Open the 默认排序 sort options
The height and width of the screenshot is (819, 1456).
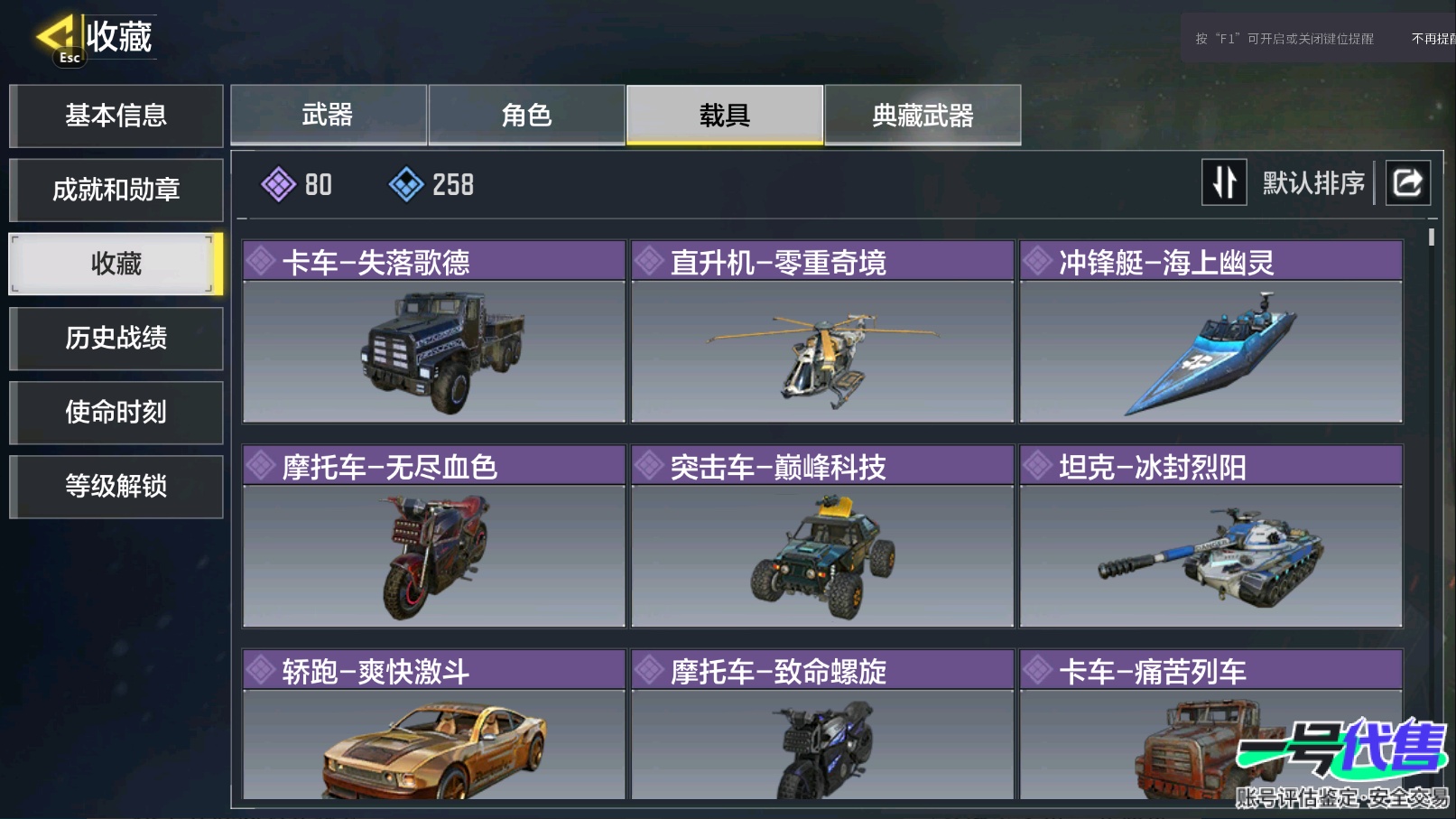click(x=1313, y=182)
